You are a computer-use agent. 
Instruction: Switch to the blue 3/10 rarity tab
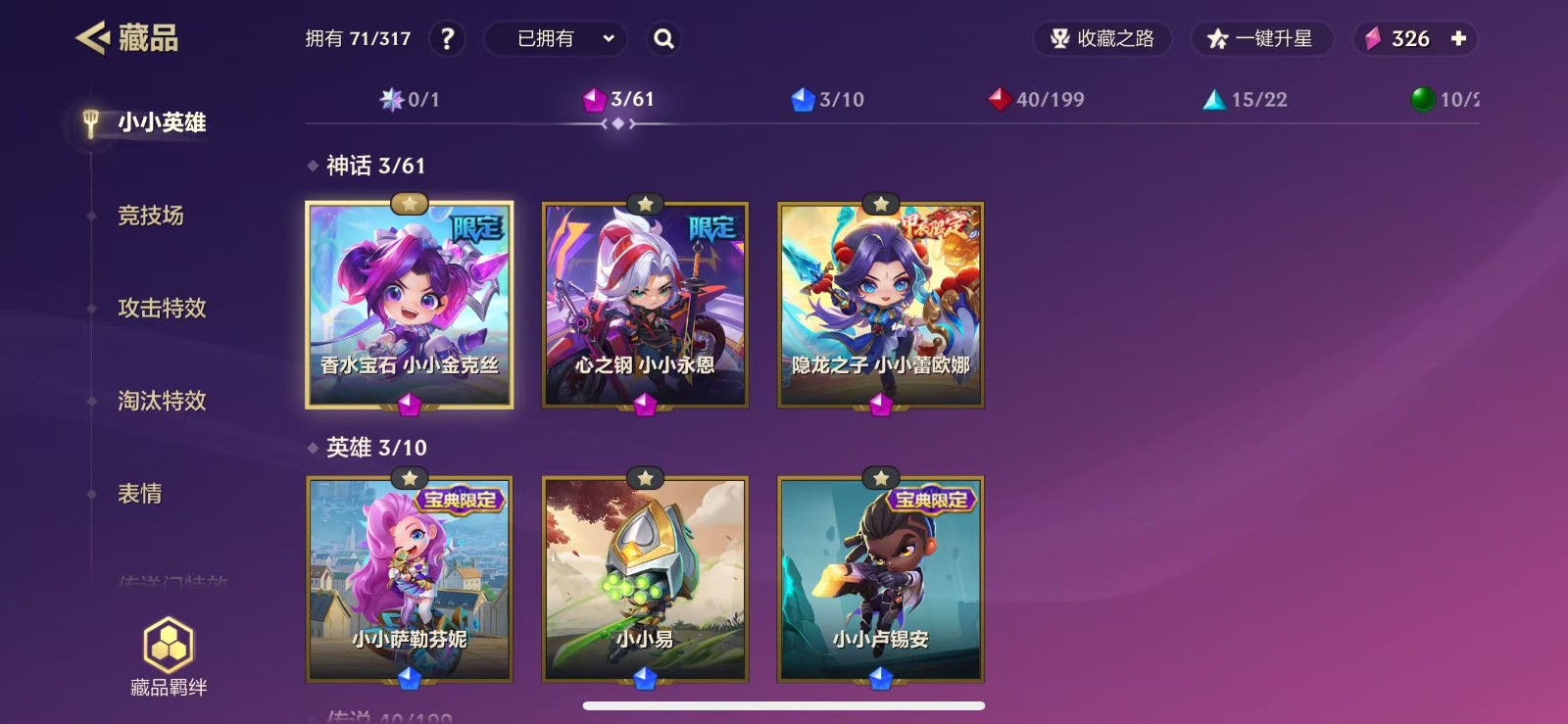(x=828, y=99)
